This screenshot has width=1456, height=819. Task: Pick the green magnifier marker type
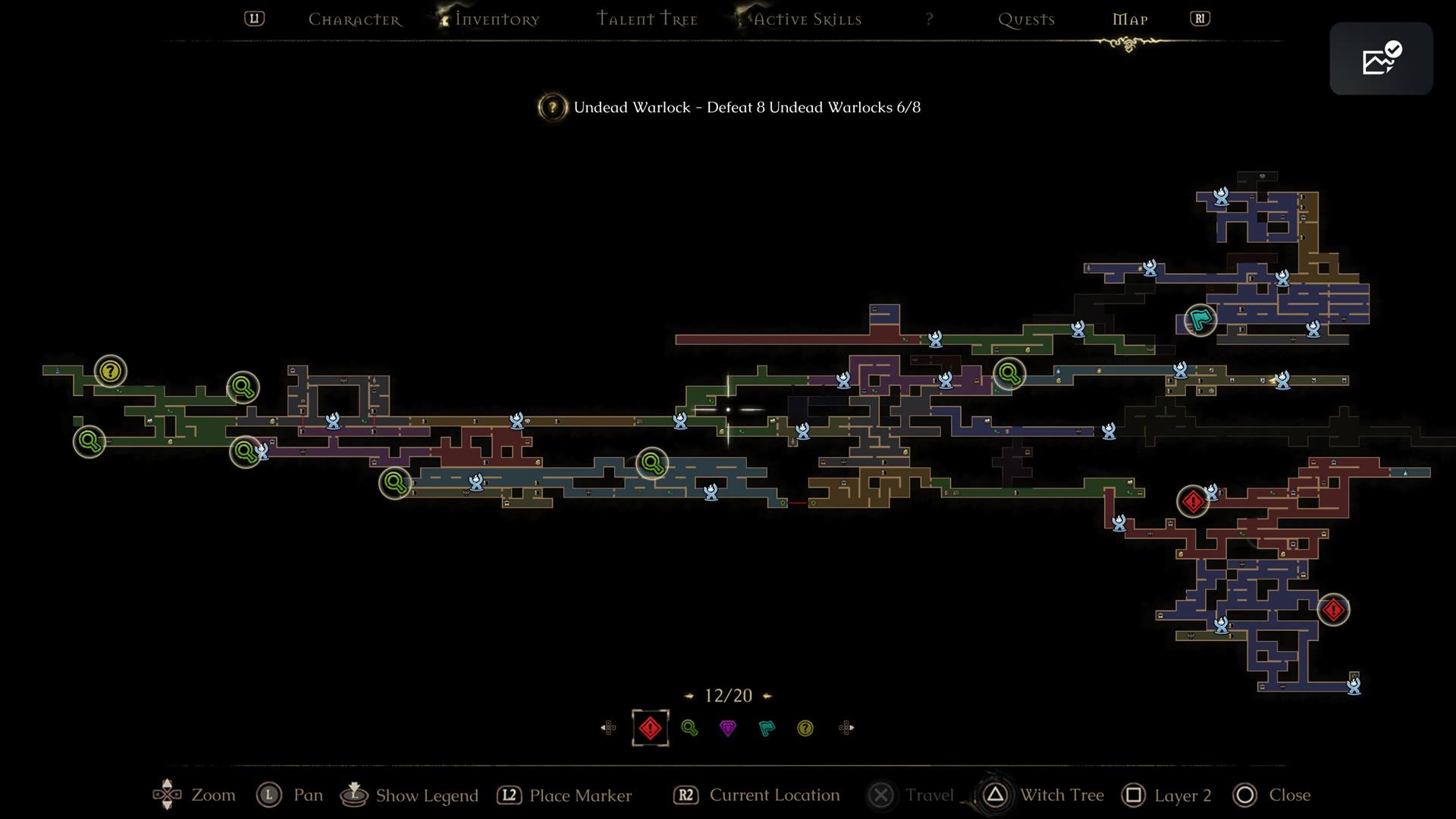click(x=689, y=728)
